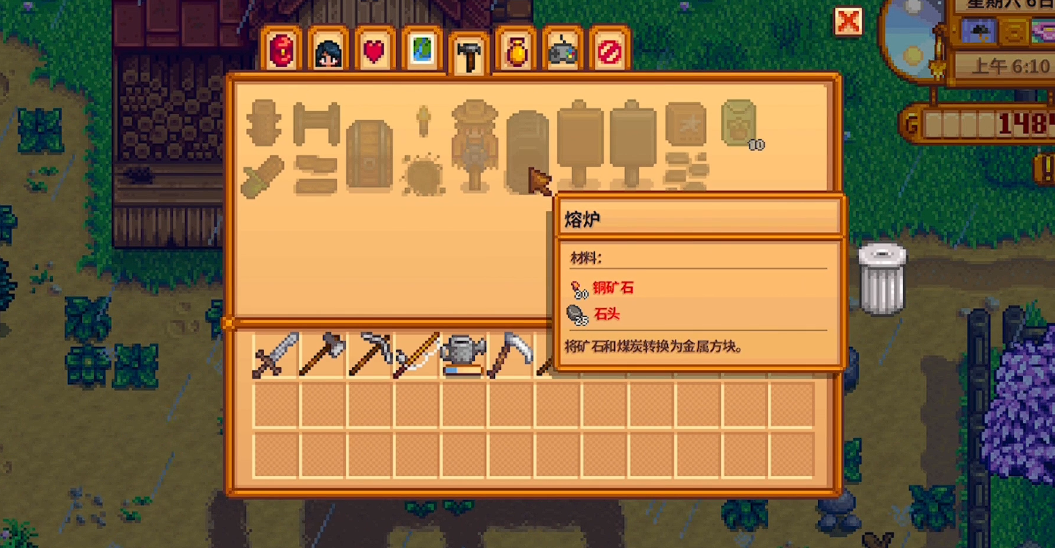Screen dimensions: 1055x548
Task: Switch to the golden vase collections tab
Action: pos(515,51)
